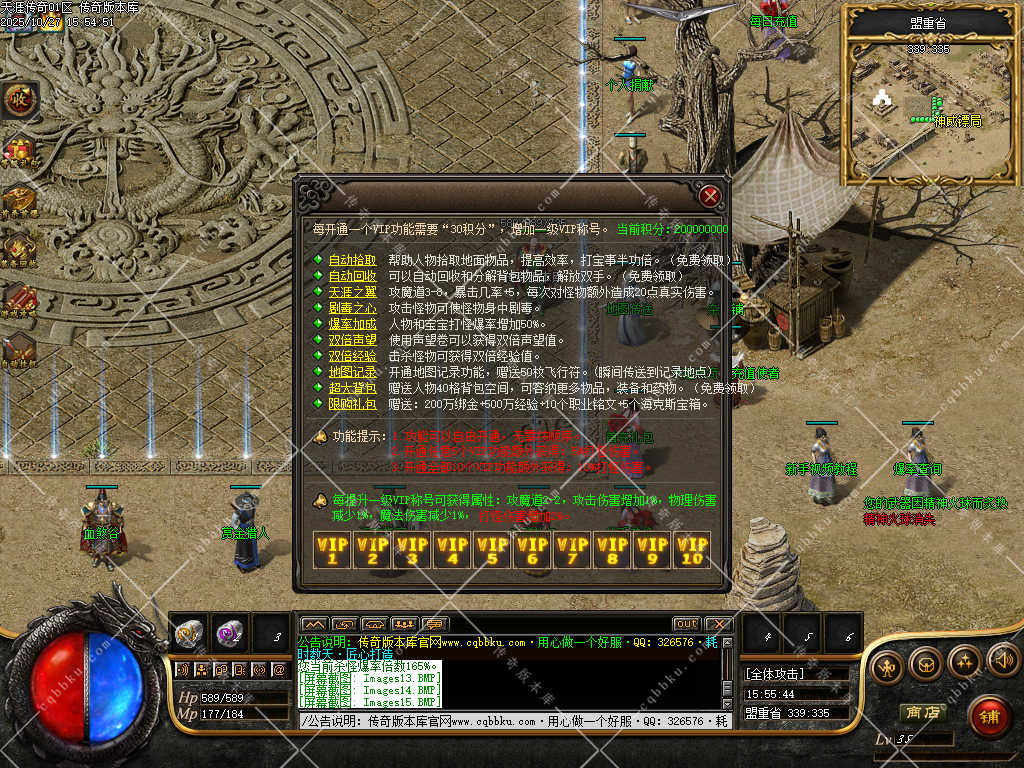
Task: Choose the 双倍经验 double experience link
Action: coord(352,356)
